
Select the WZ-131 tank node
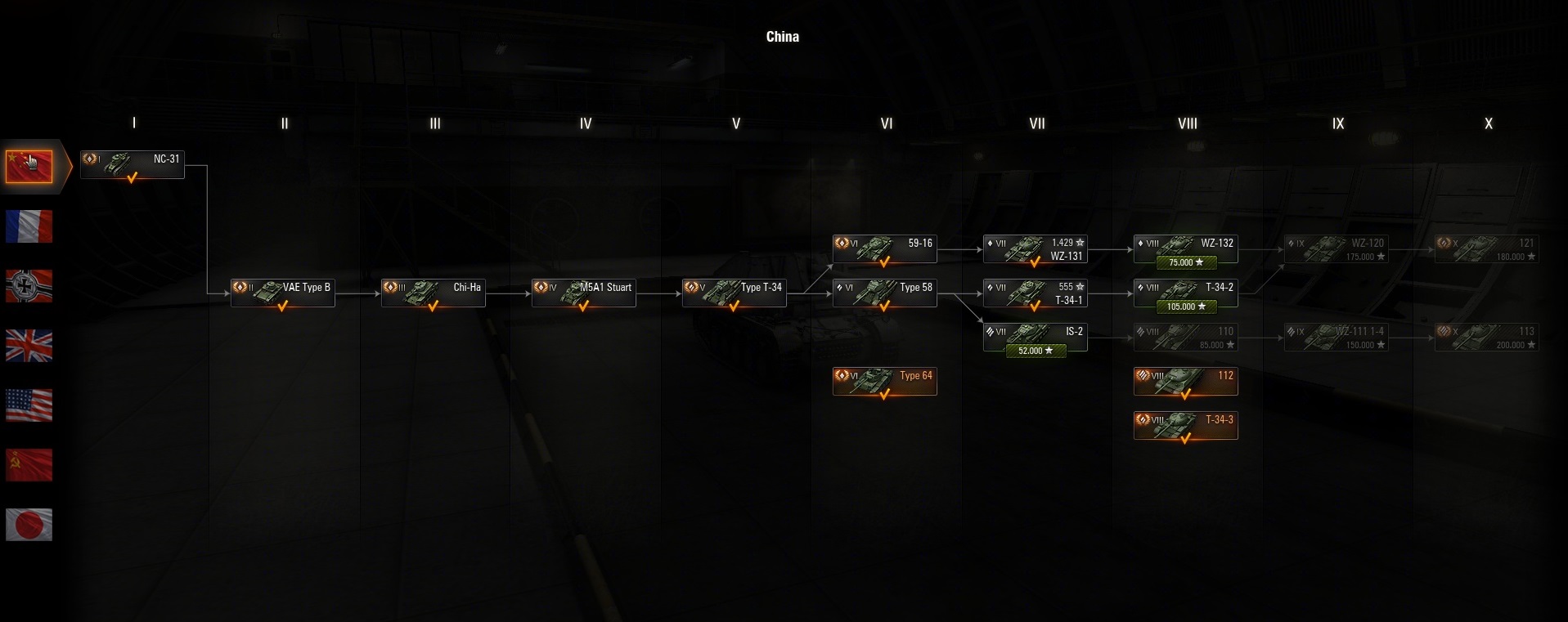tap(1036, 248)
